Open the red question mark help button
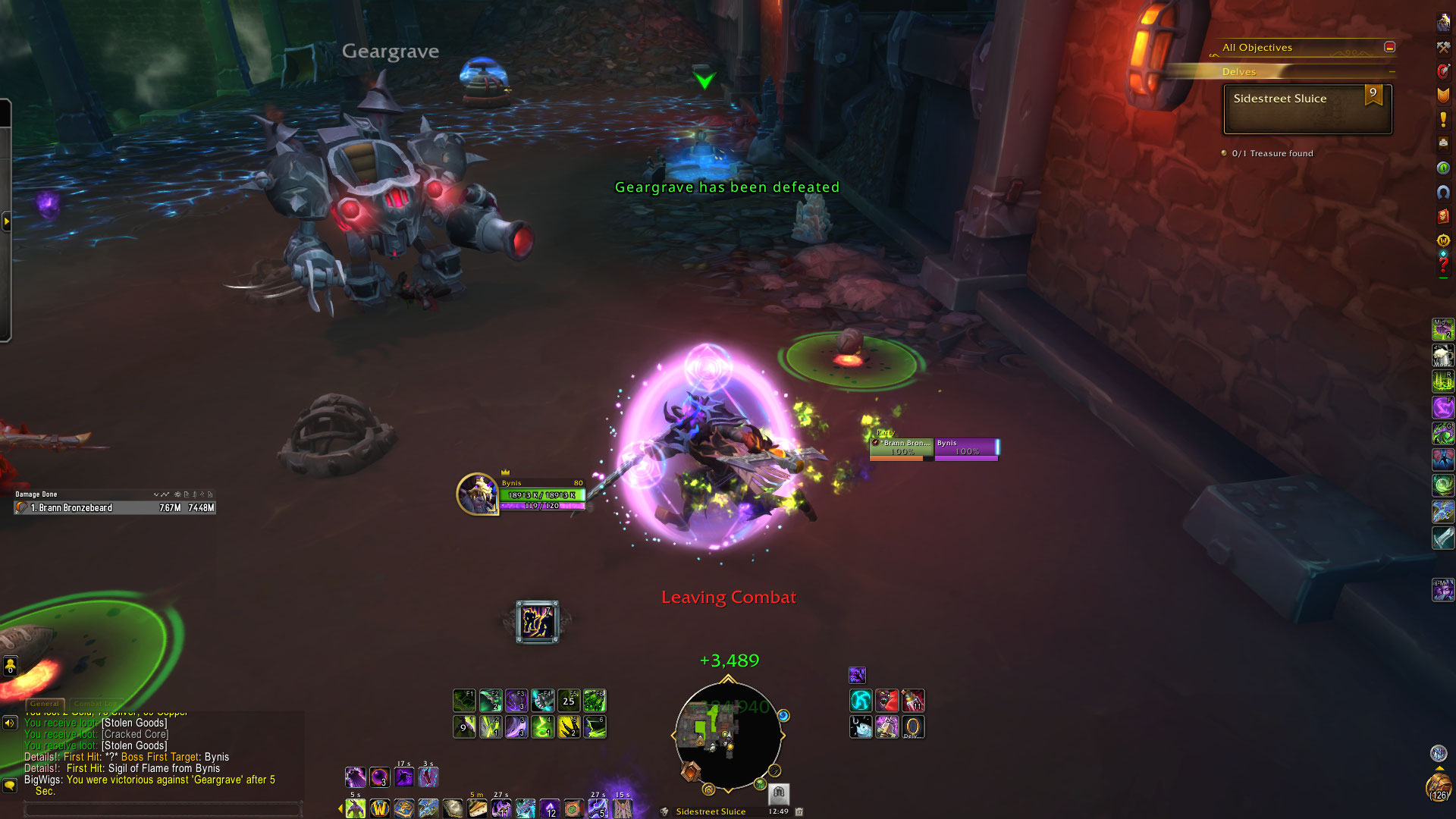1456x819 pixels. (1442, 265)
